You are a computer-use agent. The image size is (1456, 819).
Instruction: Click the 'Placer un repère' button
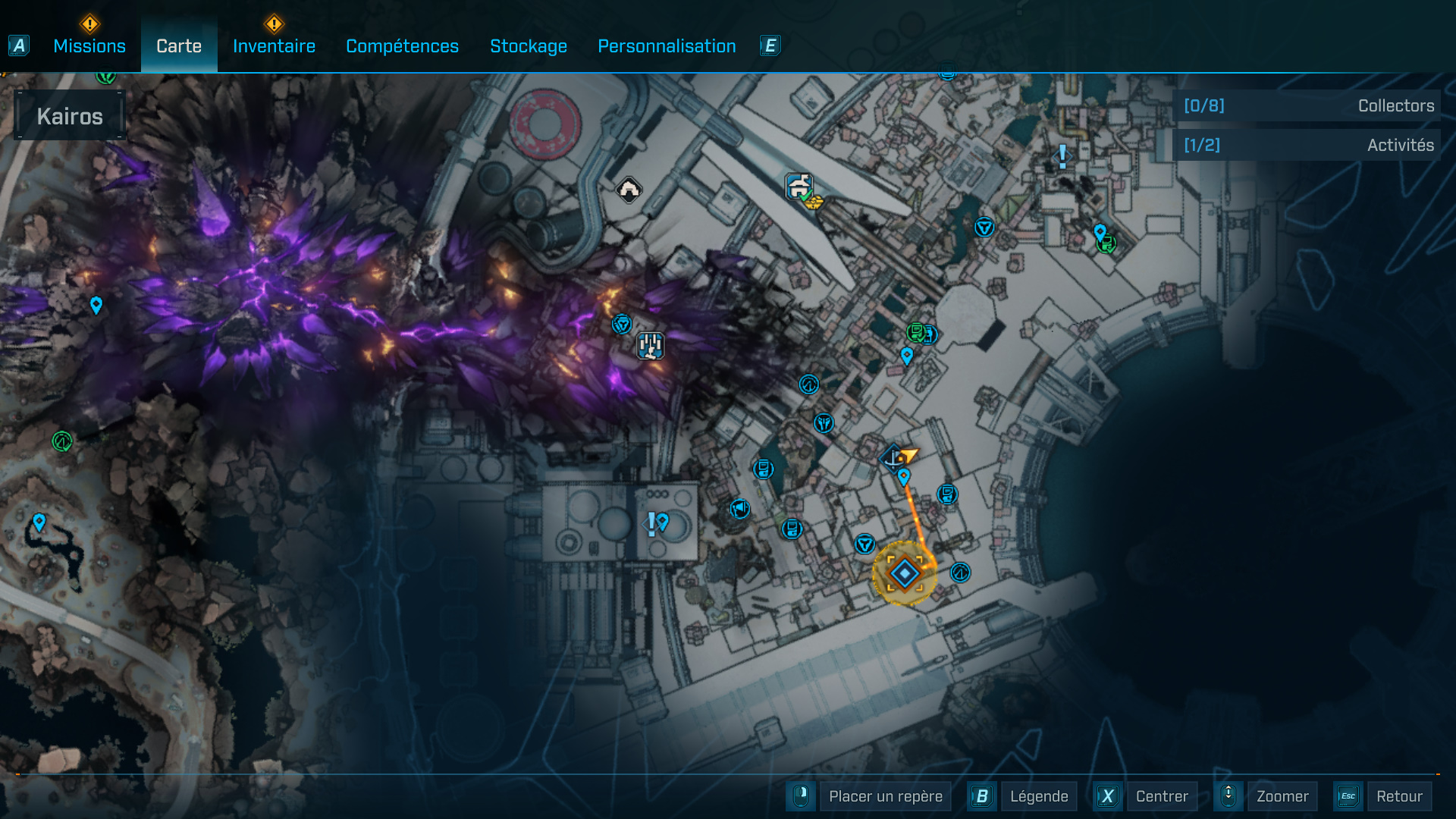[885, 796]
